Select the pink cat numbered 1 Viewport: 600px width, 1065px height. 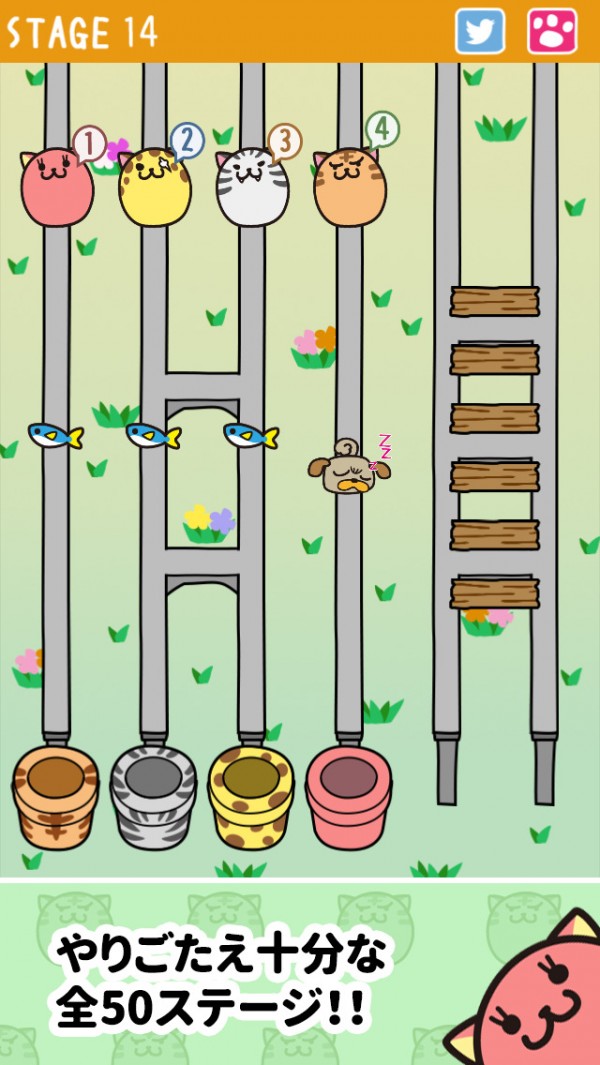(57, 187)
